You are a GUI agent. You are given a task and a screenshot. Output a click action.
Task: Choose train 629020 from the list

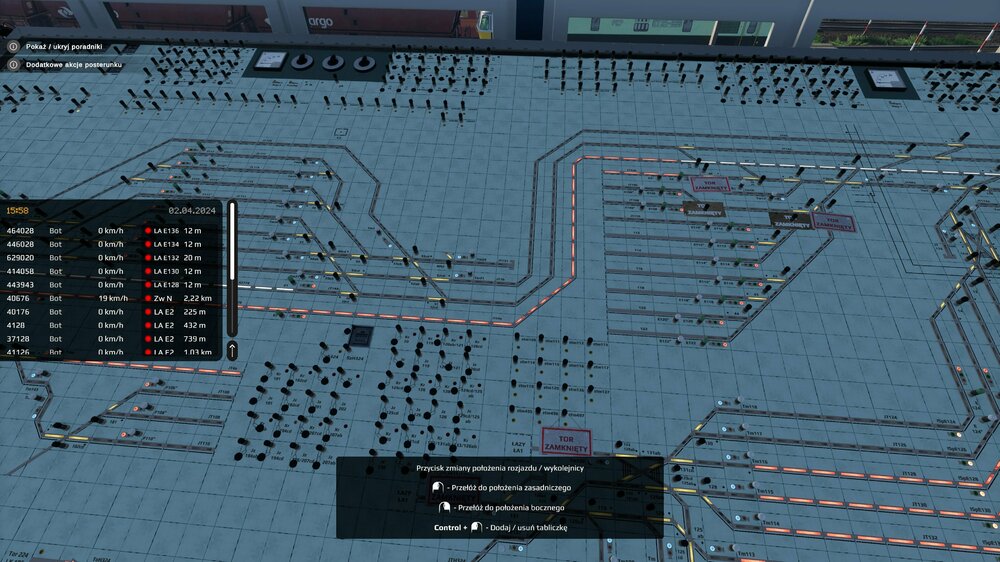pyautogui.click(x=110, y=257)
